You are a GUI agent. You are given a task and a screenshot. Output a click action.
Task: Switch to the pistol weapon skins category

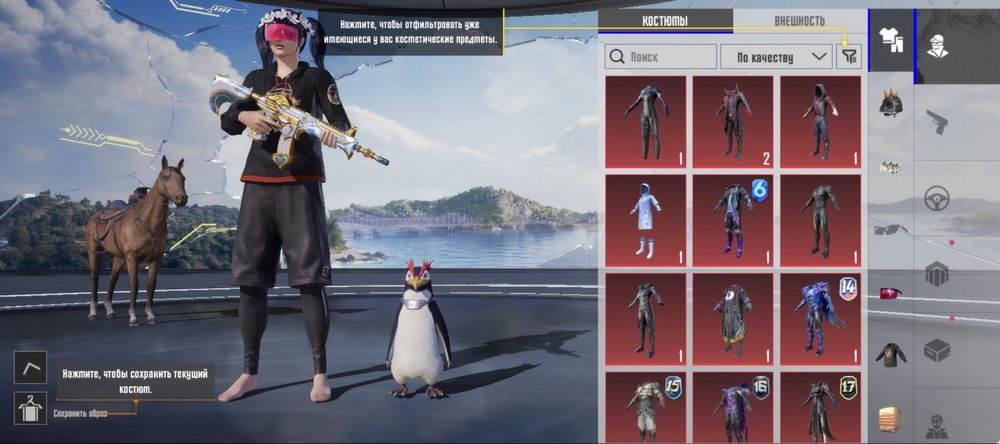pos(937,122)
